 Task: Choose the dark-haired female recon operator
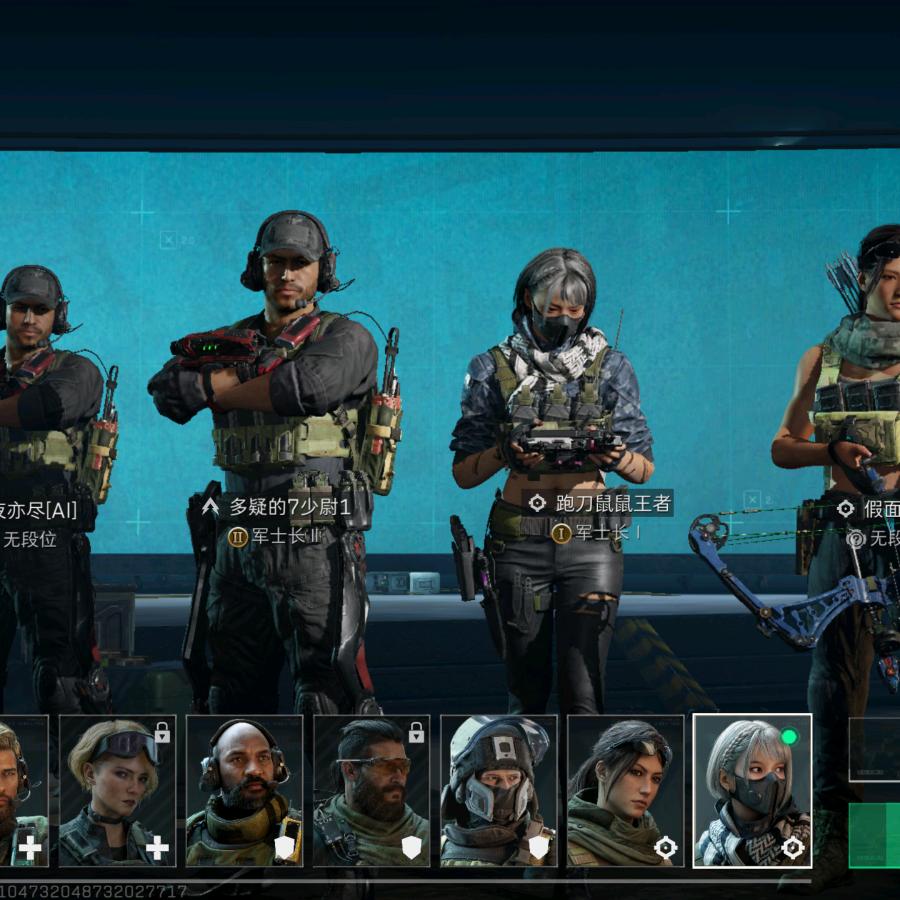point(625,790)
